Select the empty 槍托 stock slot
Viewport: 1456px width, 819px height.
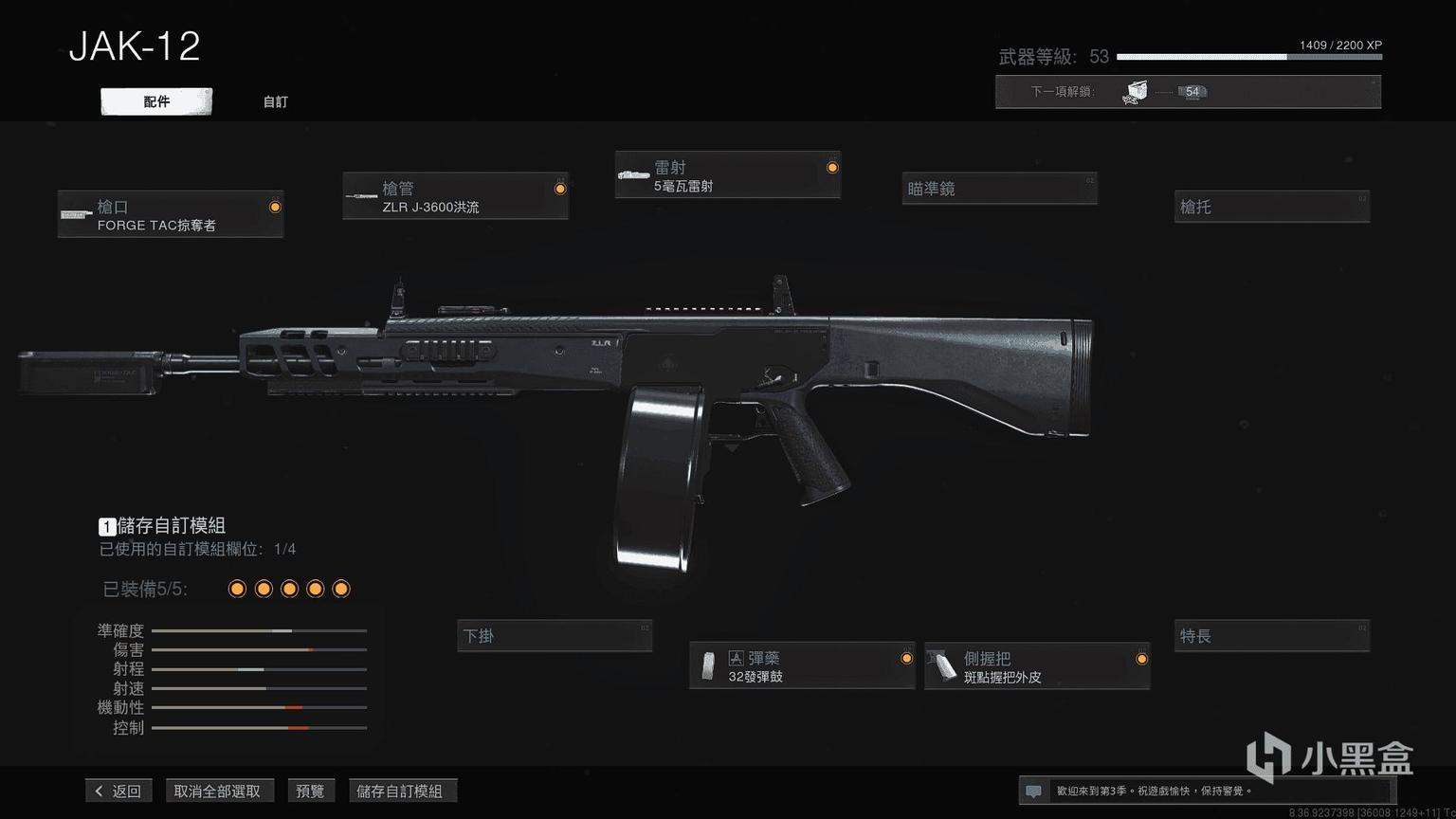click(1271, 207)
